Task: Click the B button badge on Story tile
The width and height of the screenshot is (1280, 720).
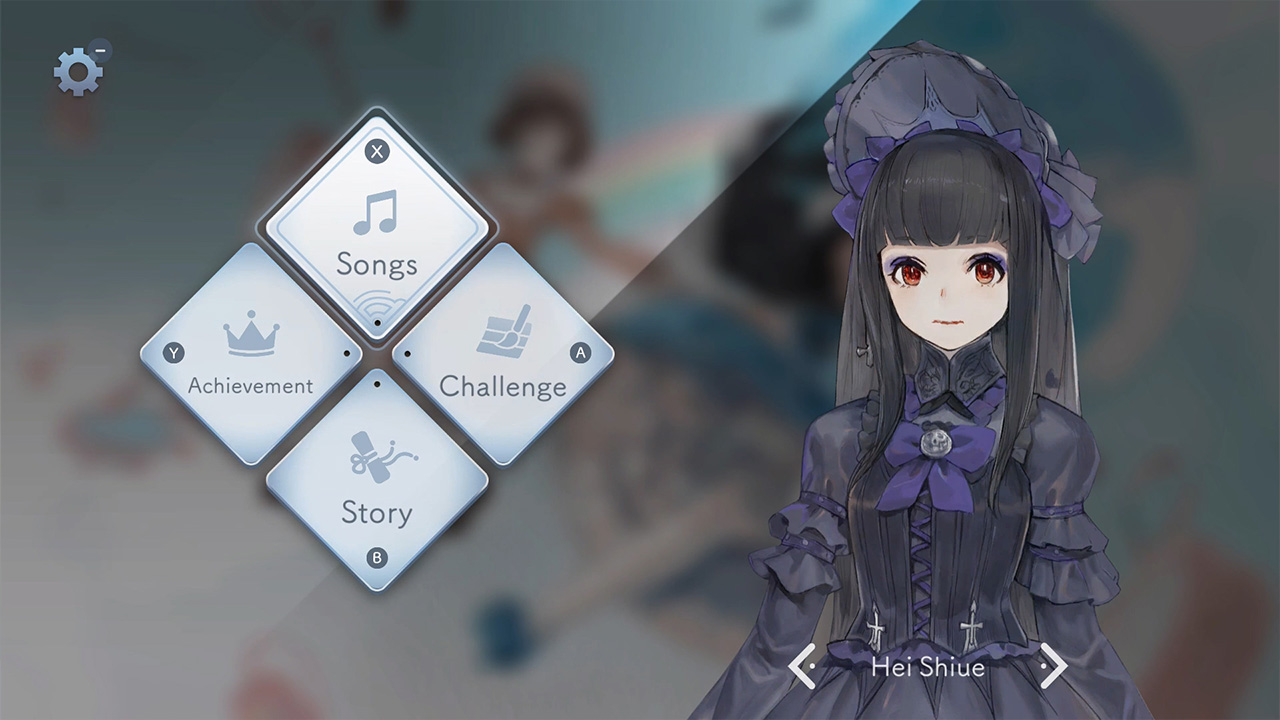Action: pyautogui.click(x=375, y=559)
